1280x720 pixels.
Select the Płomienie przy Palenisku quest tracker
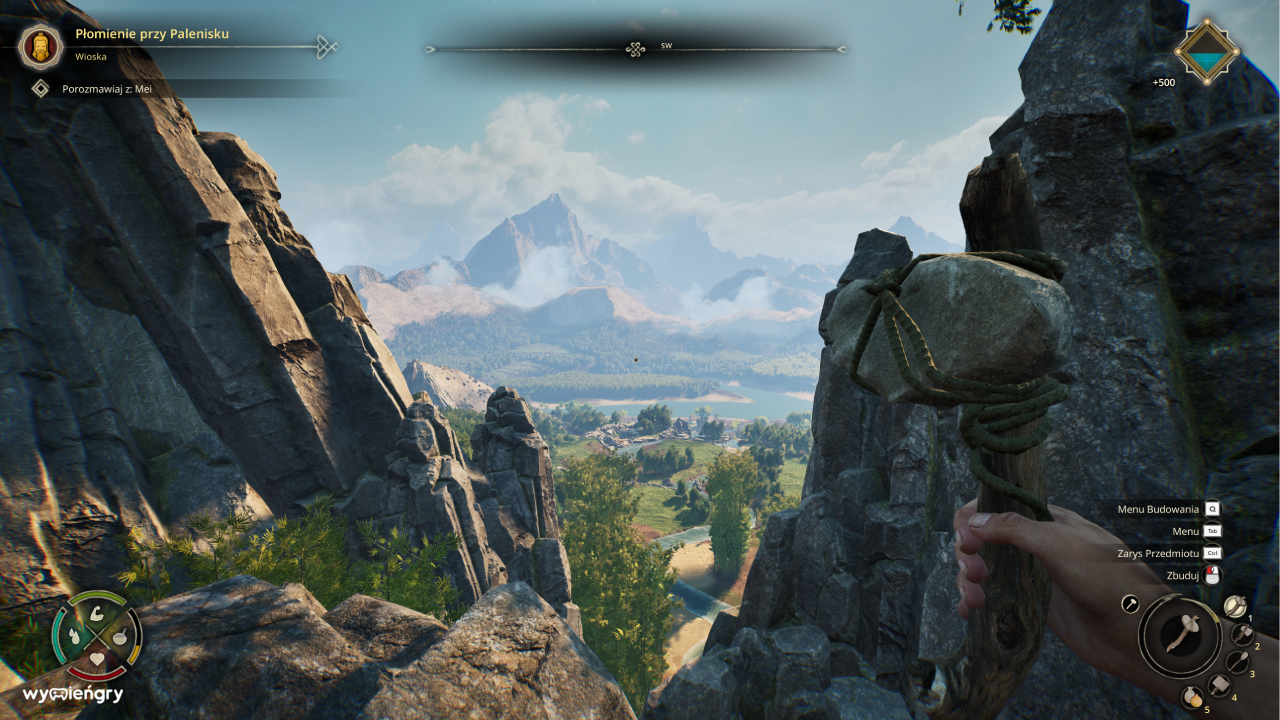[152, 34]
